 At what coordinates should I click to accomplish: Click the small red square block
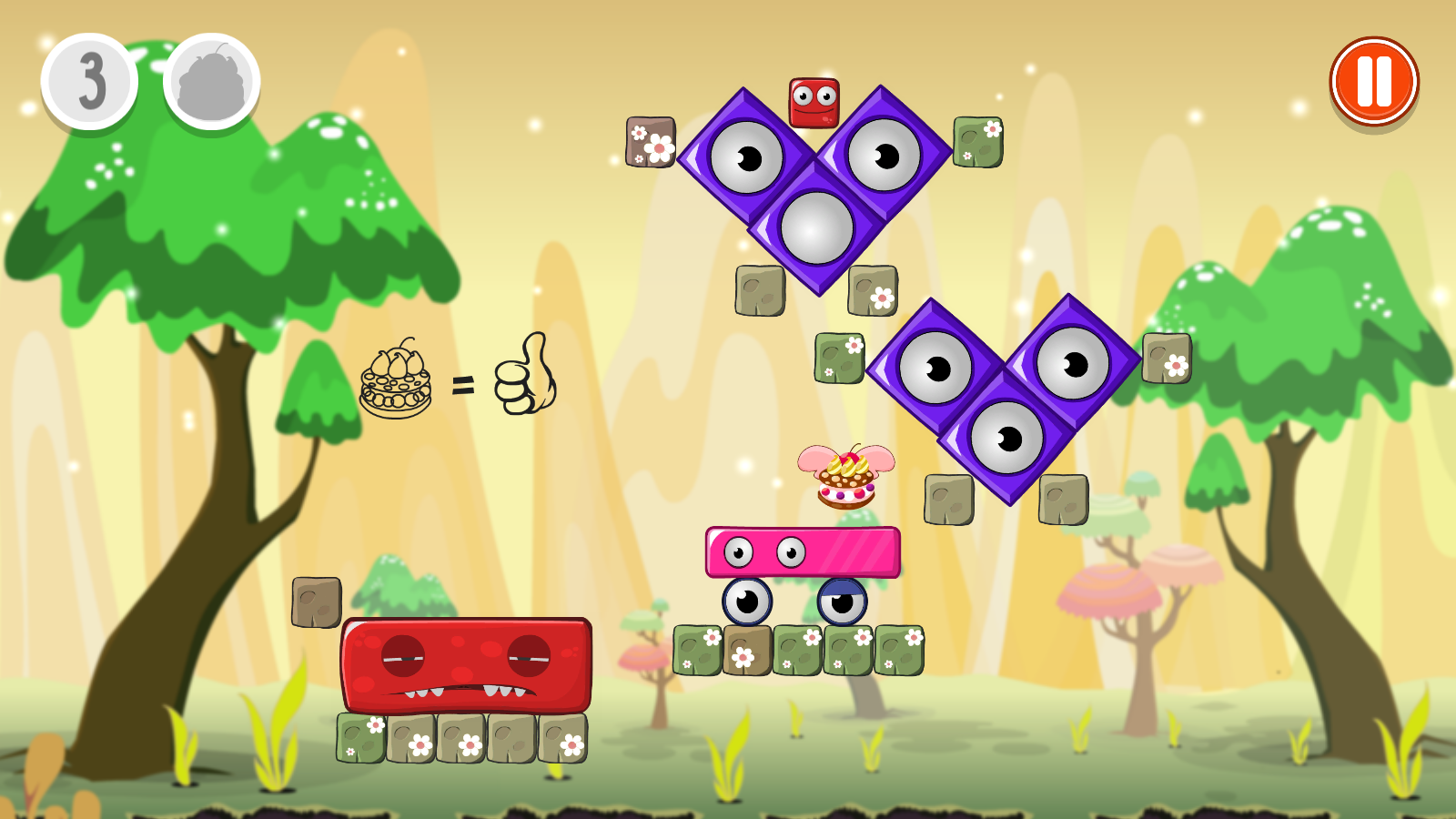click(x=814, y=102)
